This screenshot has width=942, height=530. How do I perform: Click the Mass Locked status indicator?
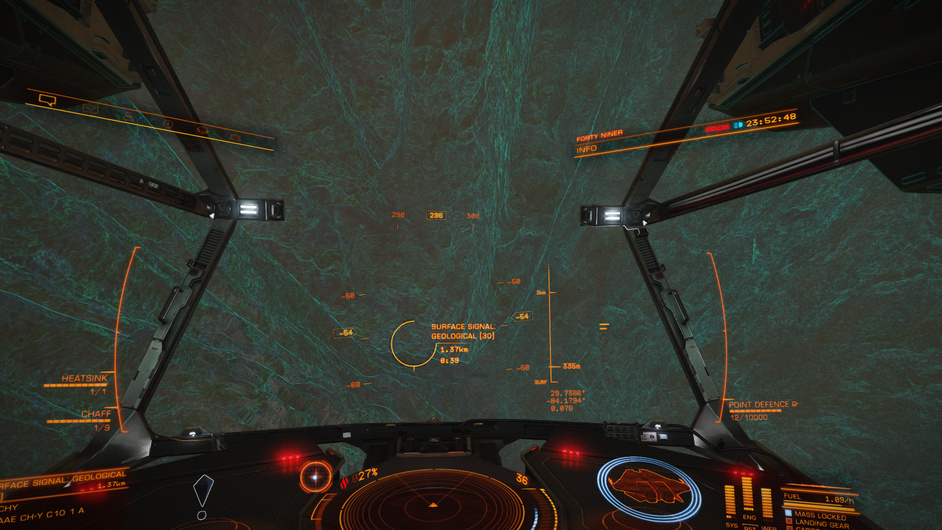818,514
